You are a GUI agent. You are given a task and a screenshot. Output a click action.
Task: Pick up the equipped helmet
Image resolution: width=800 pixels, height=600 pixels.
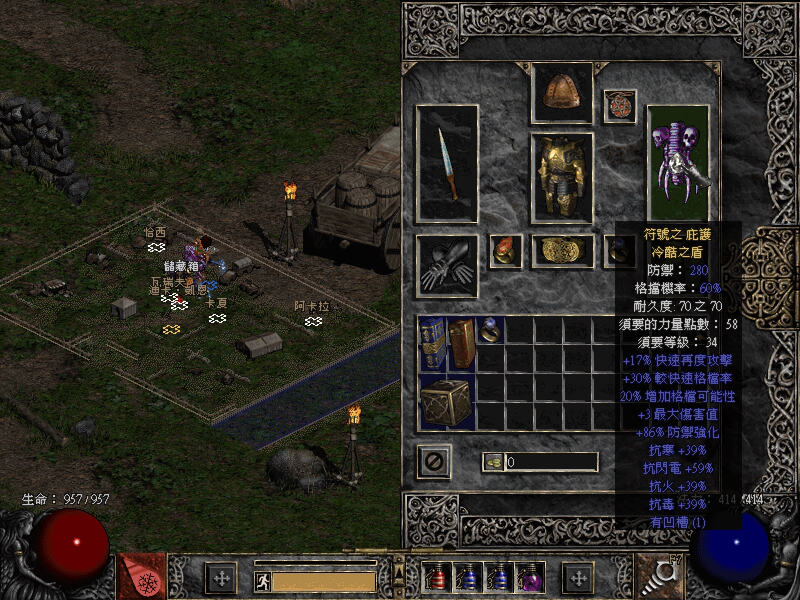click(x=561, y=93)
